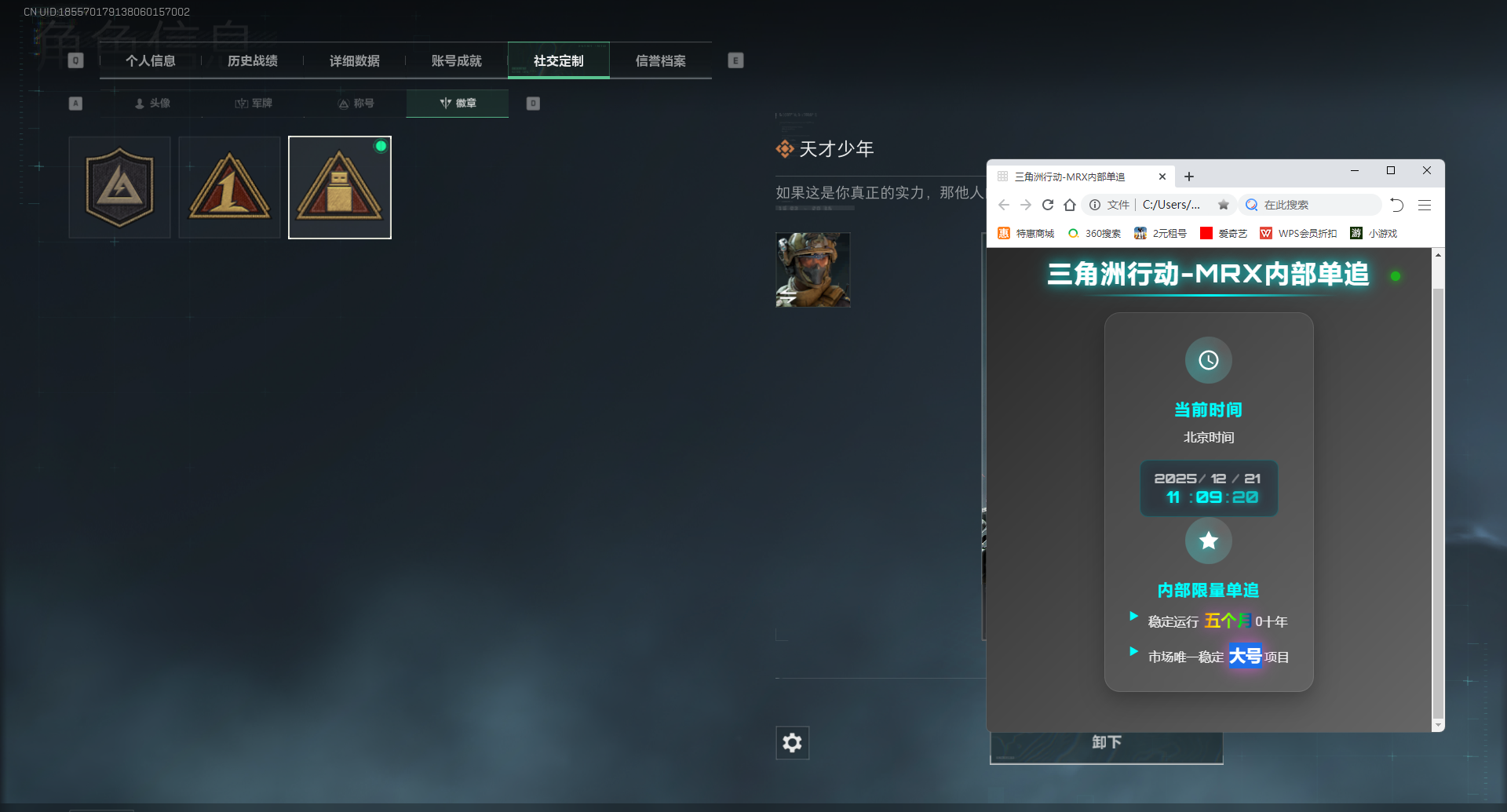Click the 卸下 button
The width and height of the screenshot is (1507, 812).
point(1106,742)
